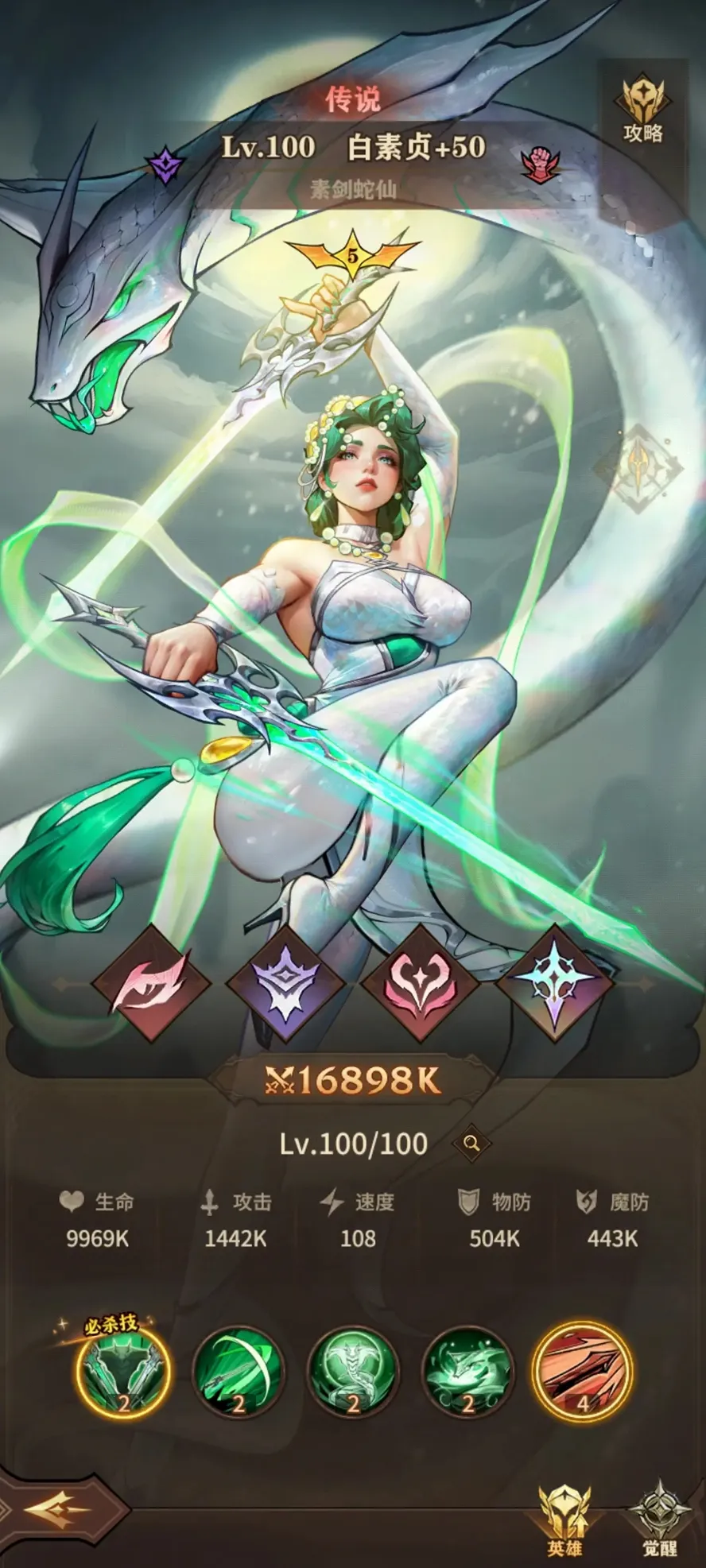706x1568 pixels.
Task: Select the four-point star rune diamond
Action: (x=555, y=985)
